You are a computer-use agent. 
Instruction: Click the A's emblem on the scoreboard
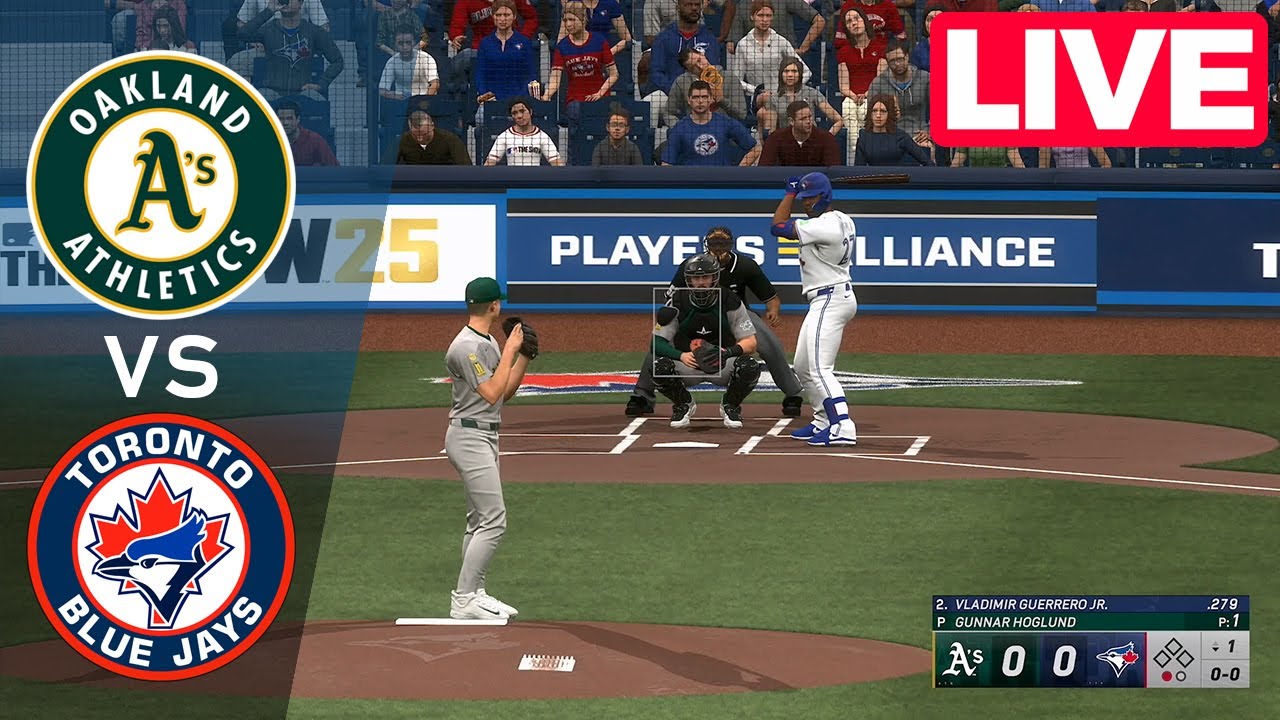point(963,660)
